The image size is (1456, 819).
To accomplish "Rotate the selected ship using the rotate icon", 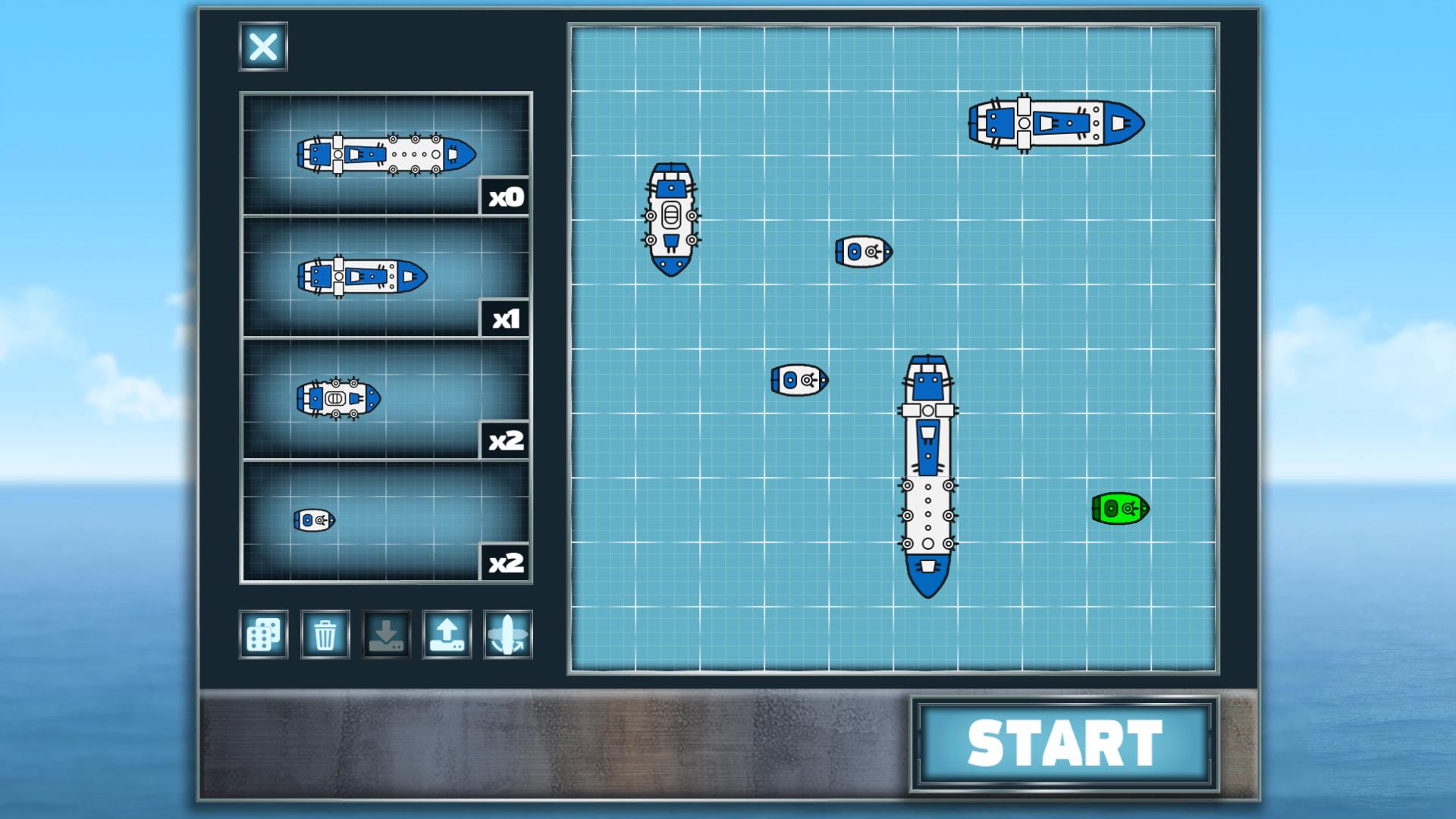I will [507, 635].
